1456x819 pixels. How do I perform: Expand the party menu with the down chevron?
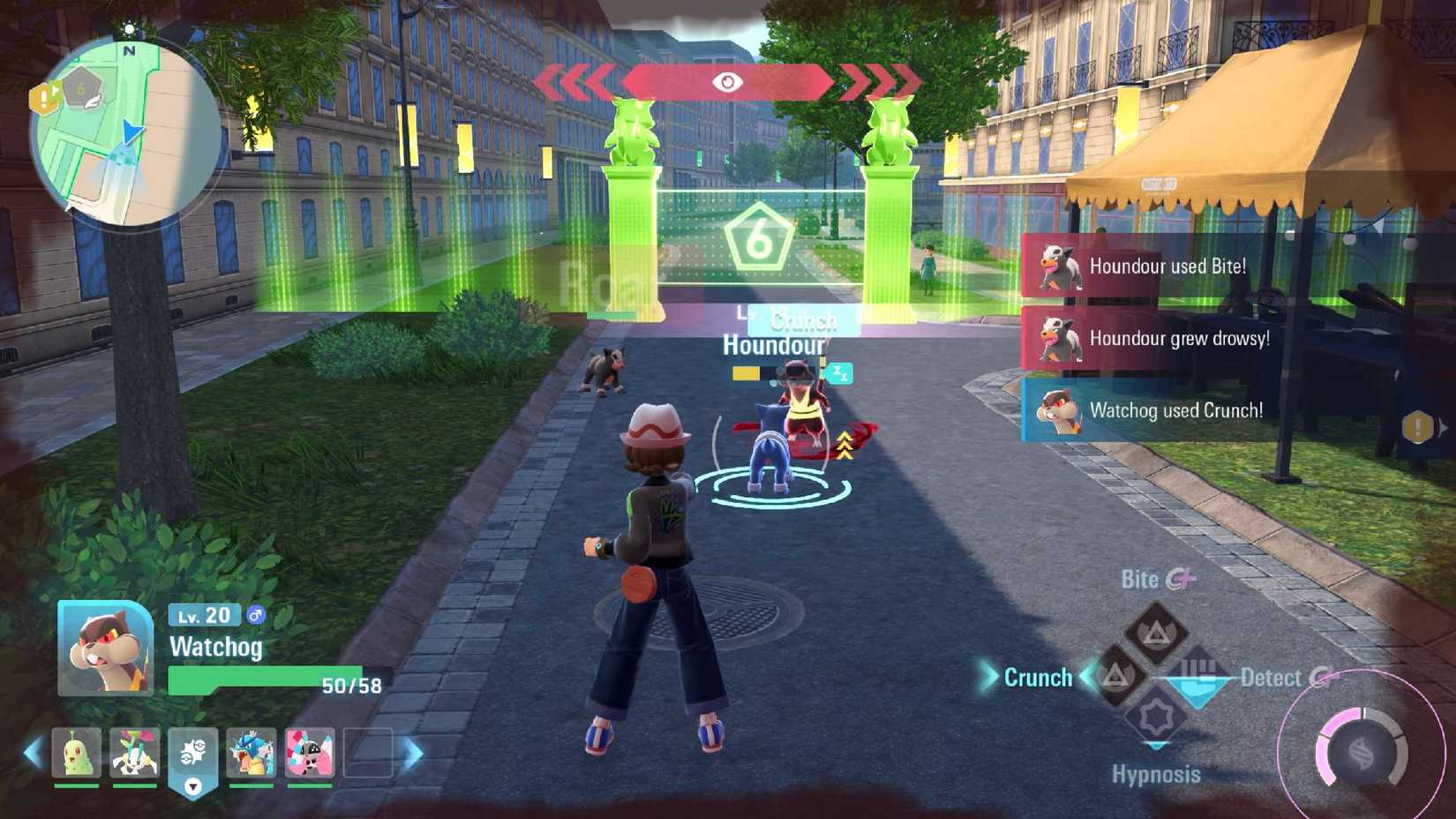[x=191, y=786]
